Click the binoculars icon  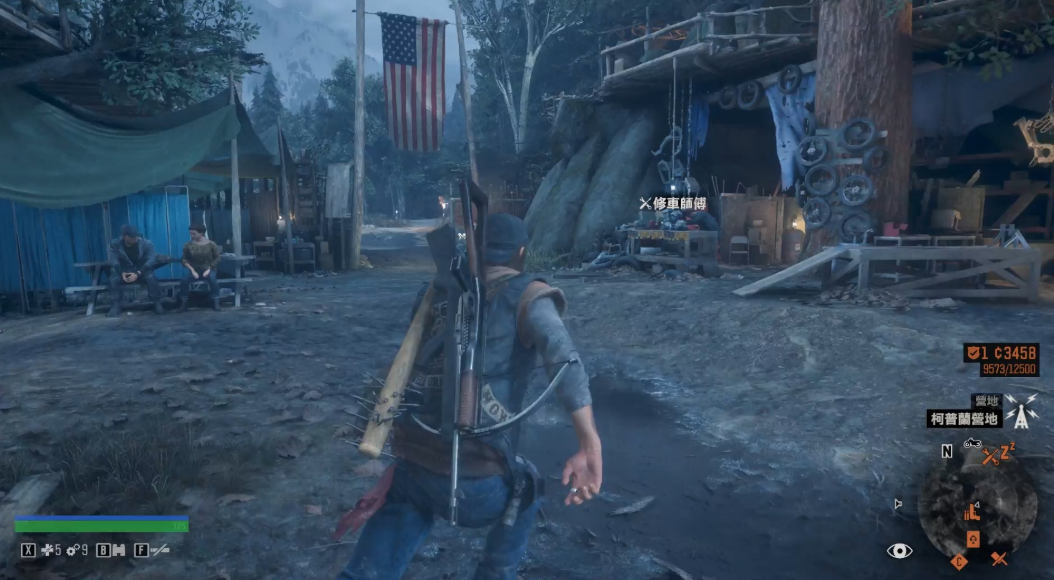click(117, 550)
